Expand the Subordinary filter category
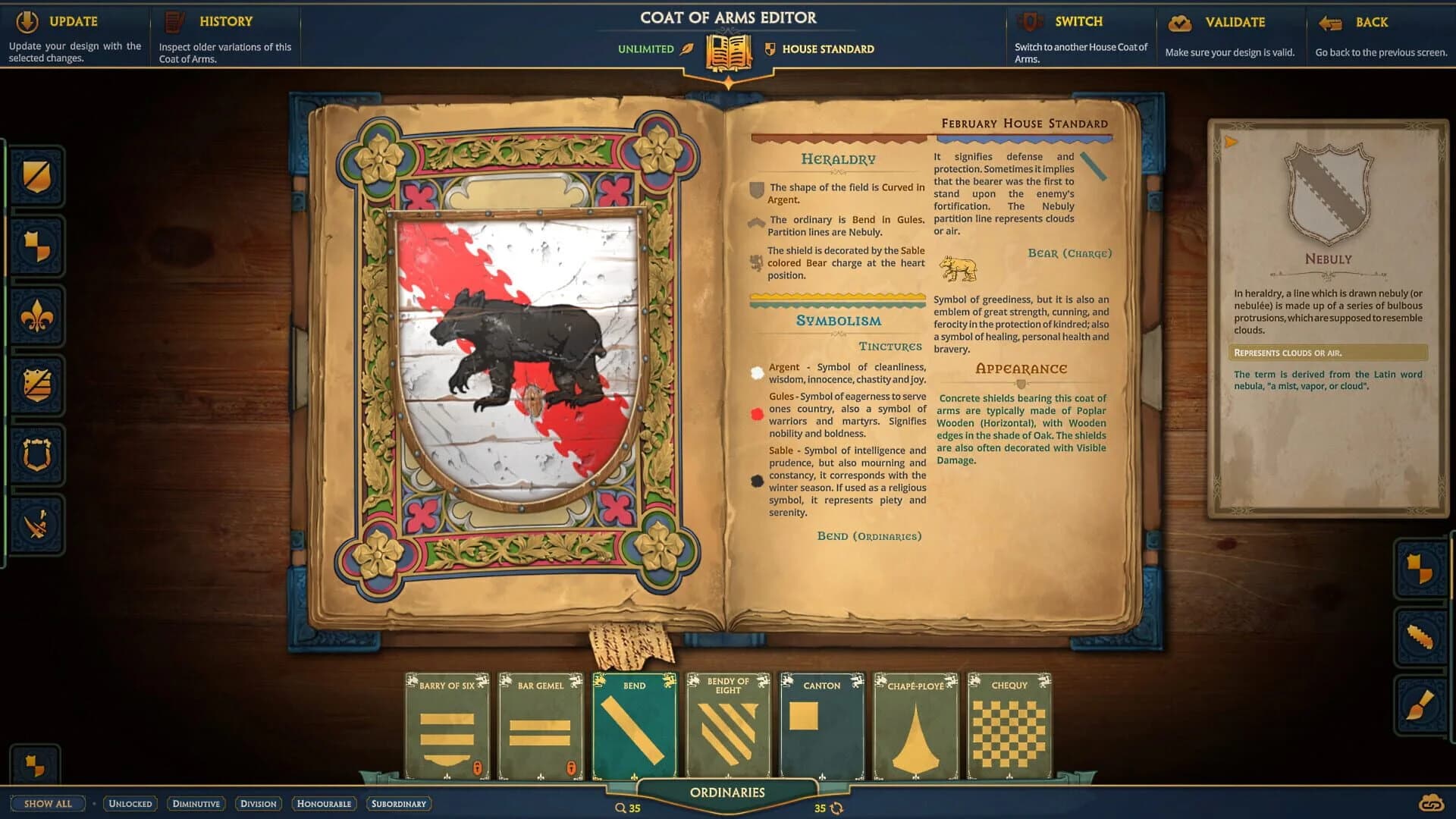 coord(398,803)
